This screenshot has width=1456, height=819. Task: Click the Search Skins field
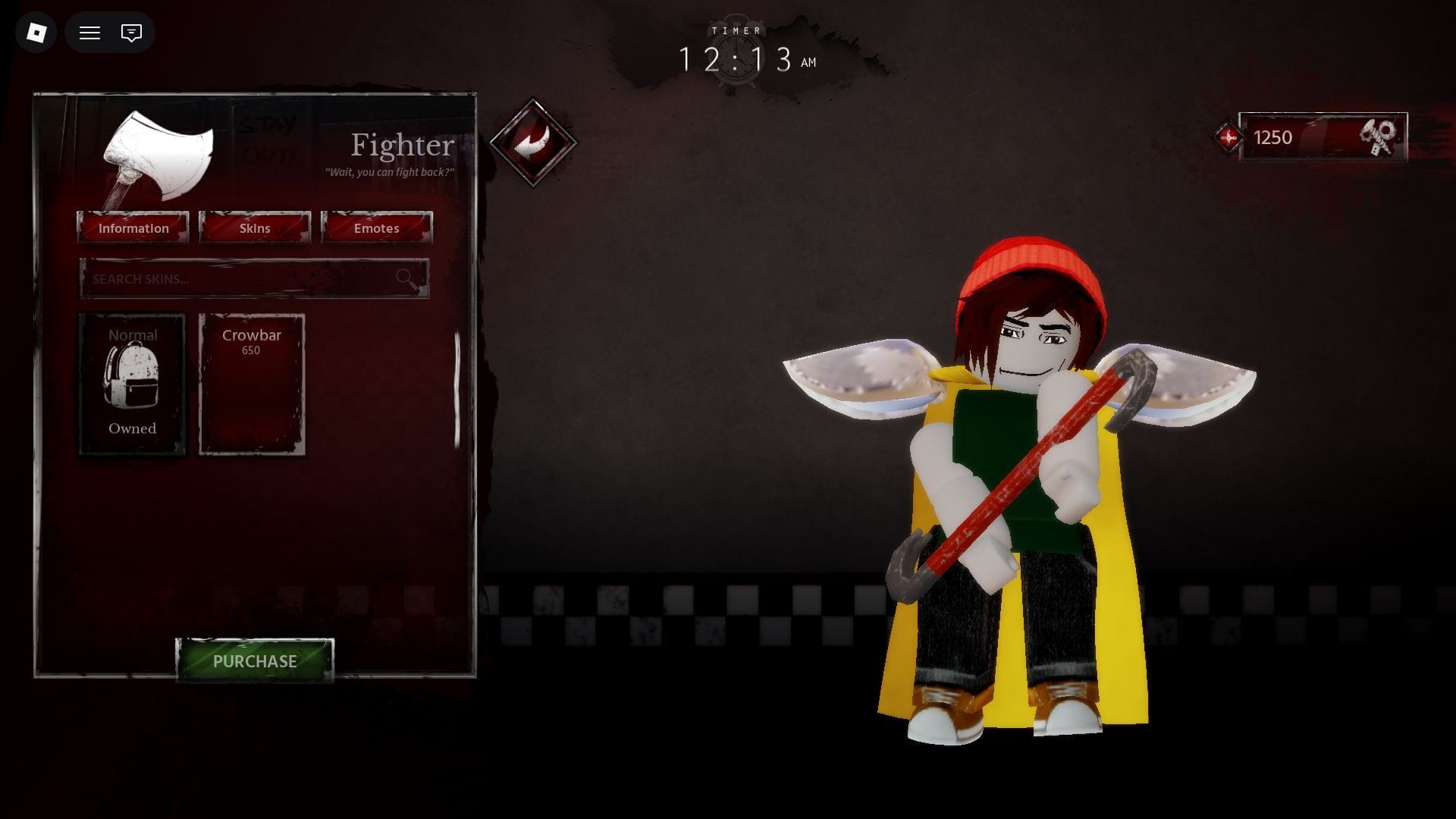(243, 278)
